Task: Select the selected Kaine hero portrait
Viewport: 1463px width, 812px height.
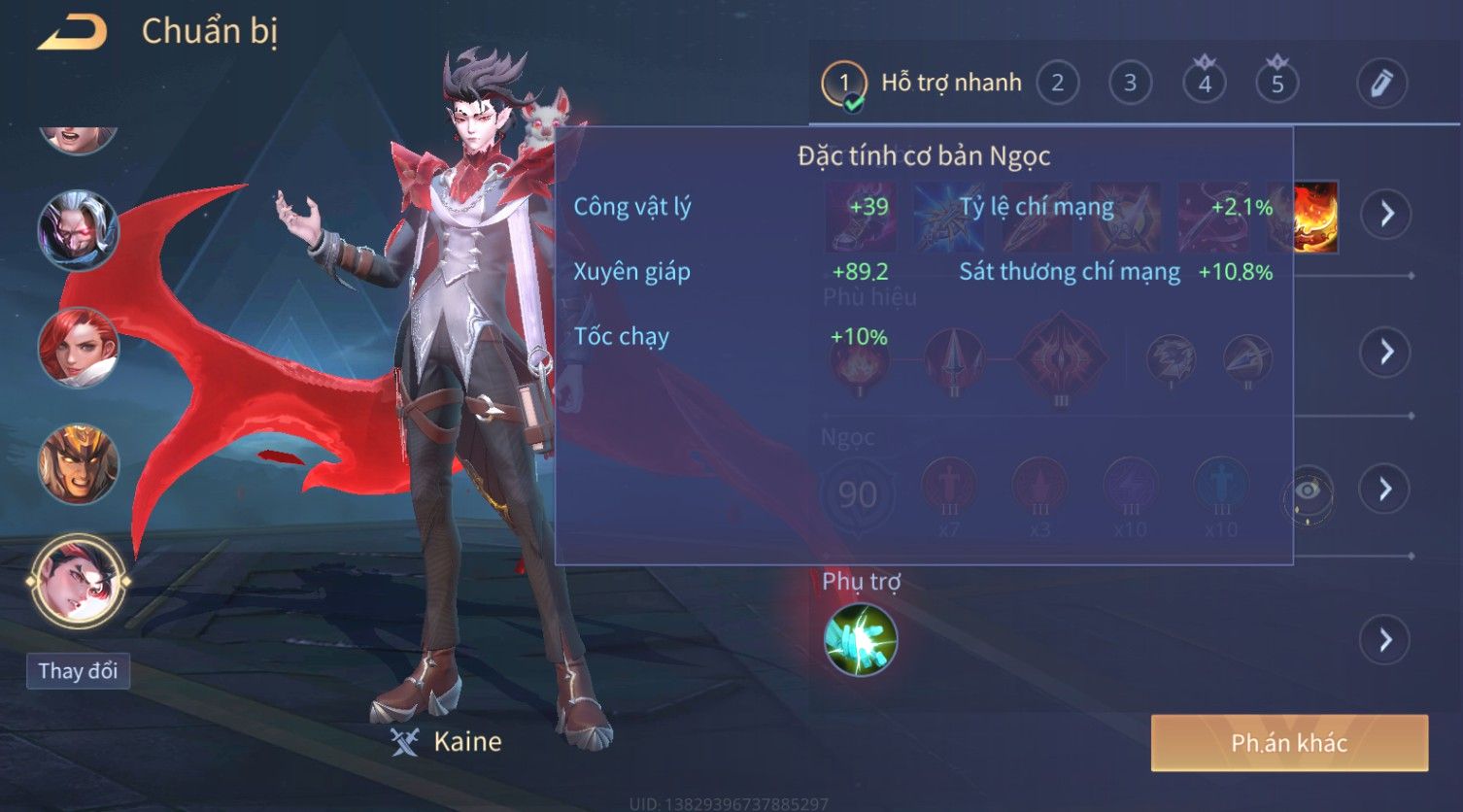Action: tap(78, 581)
